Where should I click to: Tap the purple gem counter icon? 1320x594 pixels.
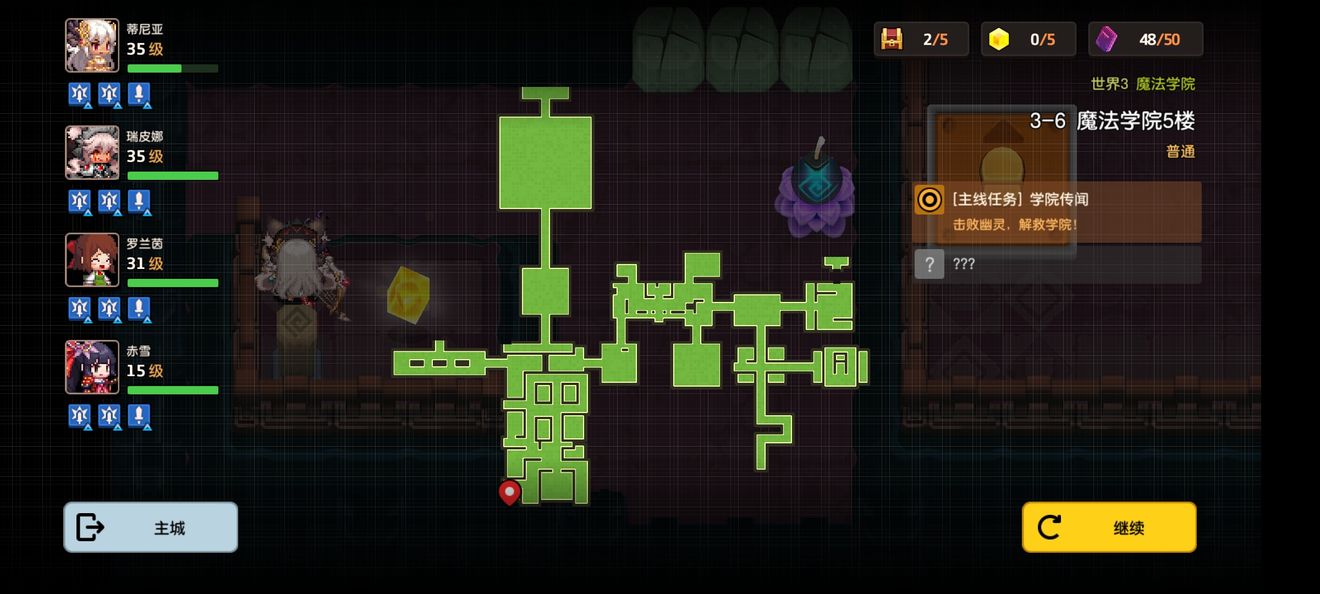[x=1106, y=39]
